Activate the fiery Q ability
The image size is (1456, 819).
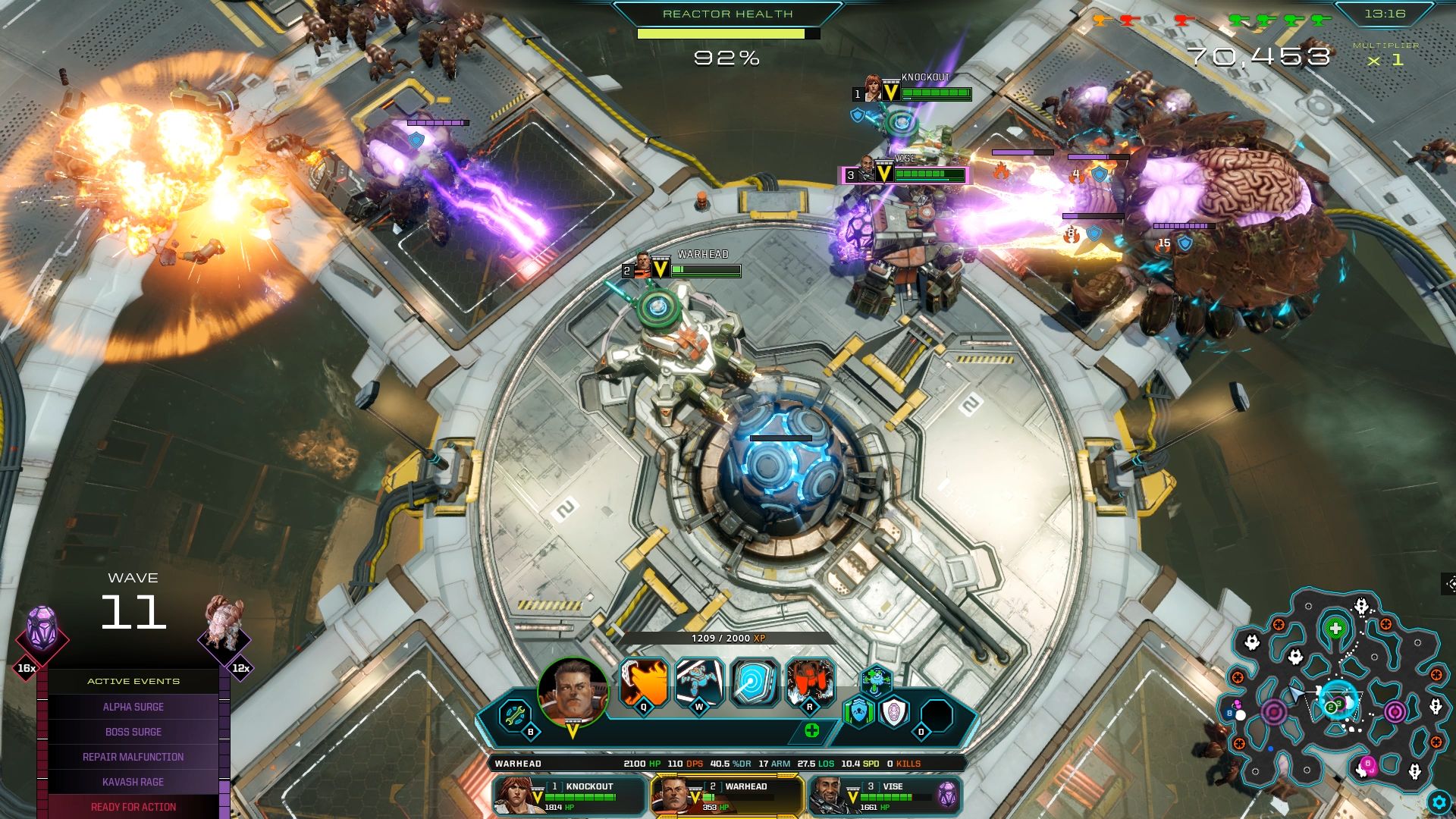(x=645, y=683)
